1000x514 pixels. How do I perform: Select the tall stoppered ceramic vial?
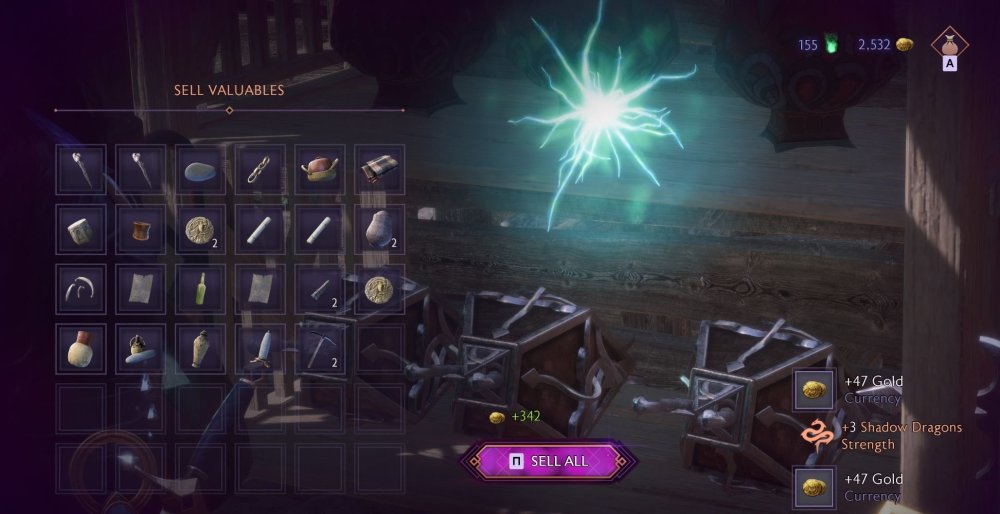[200, 349]
